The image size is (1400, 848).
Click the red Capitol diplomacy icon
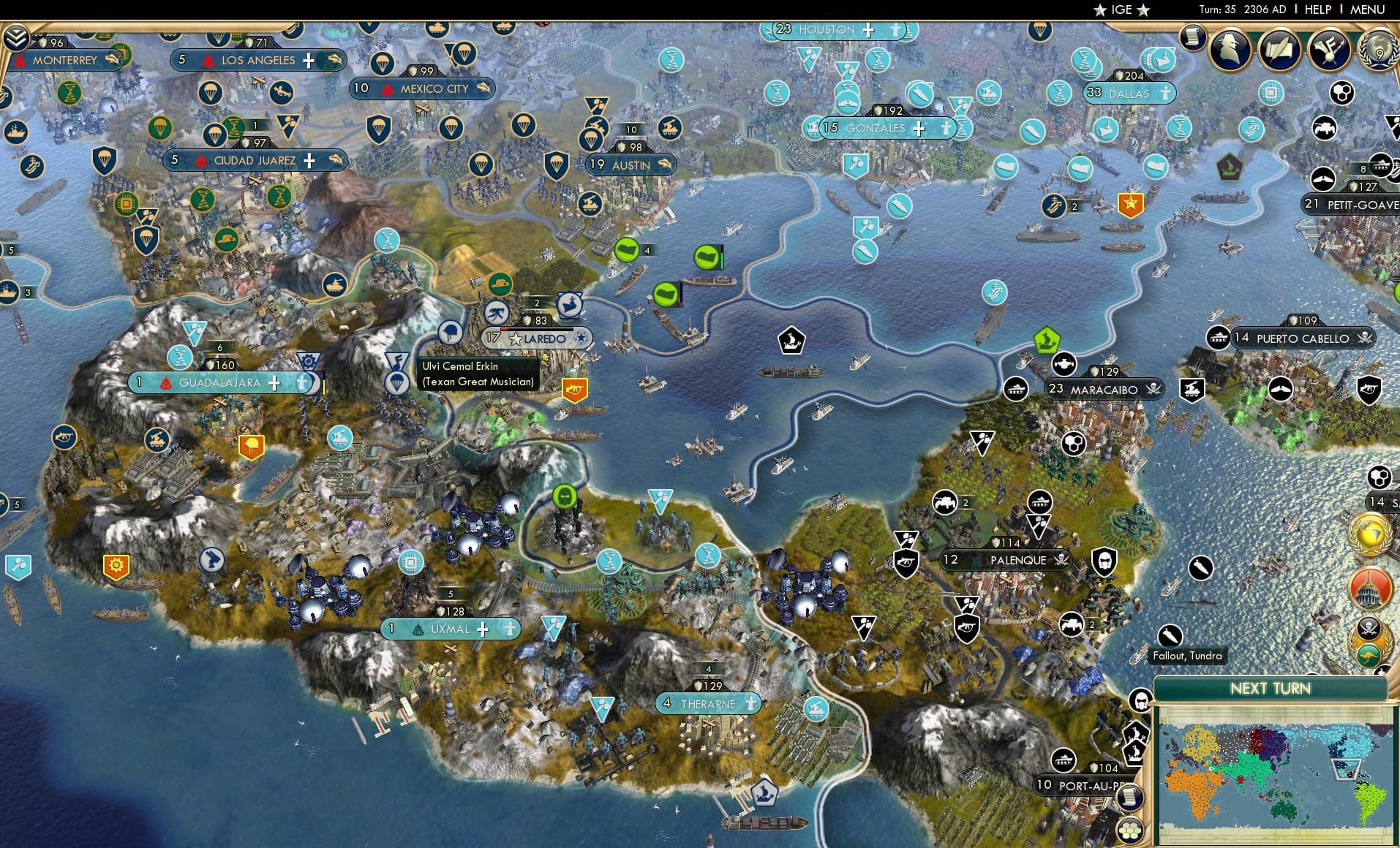pyautogui.click(x=1369, y=588)
